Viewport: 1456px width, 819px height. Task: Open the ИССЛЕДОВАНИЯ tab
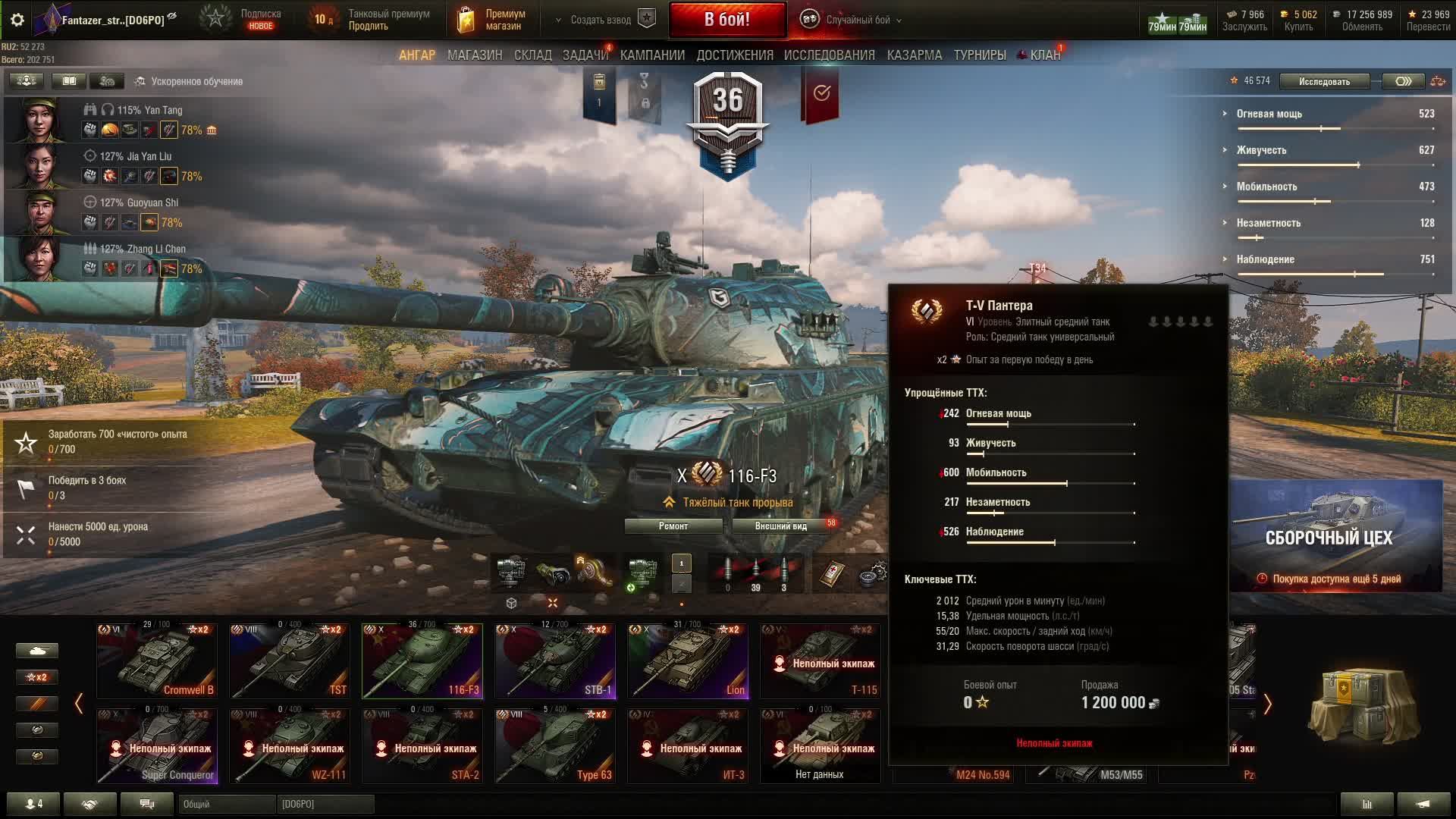829,55
